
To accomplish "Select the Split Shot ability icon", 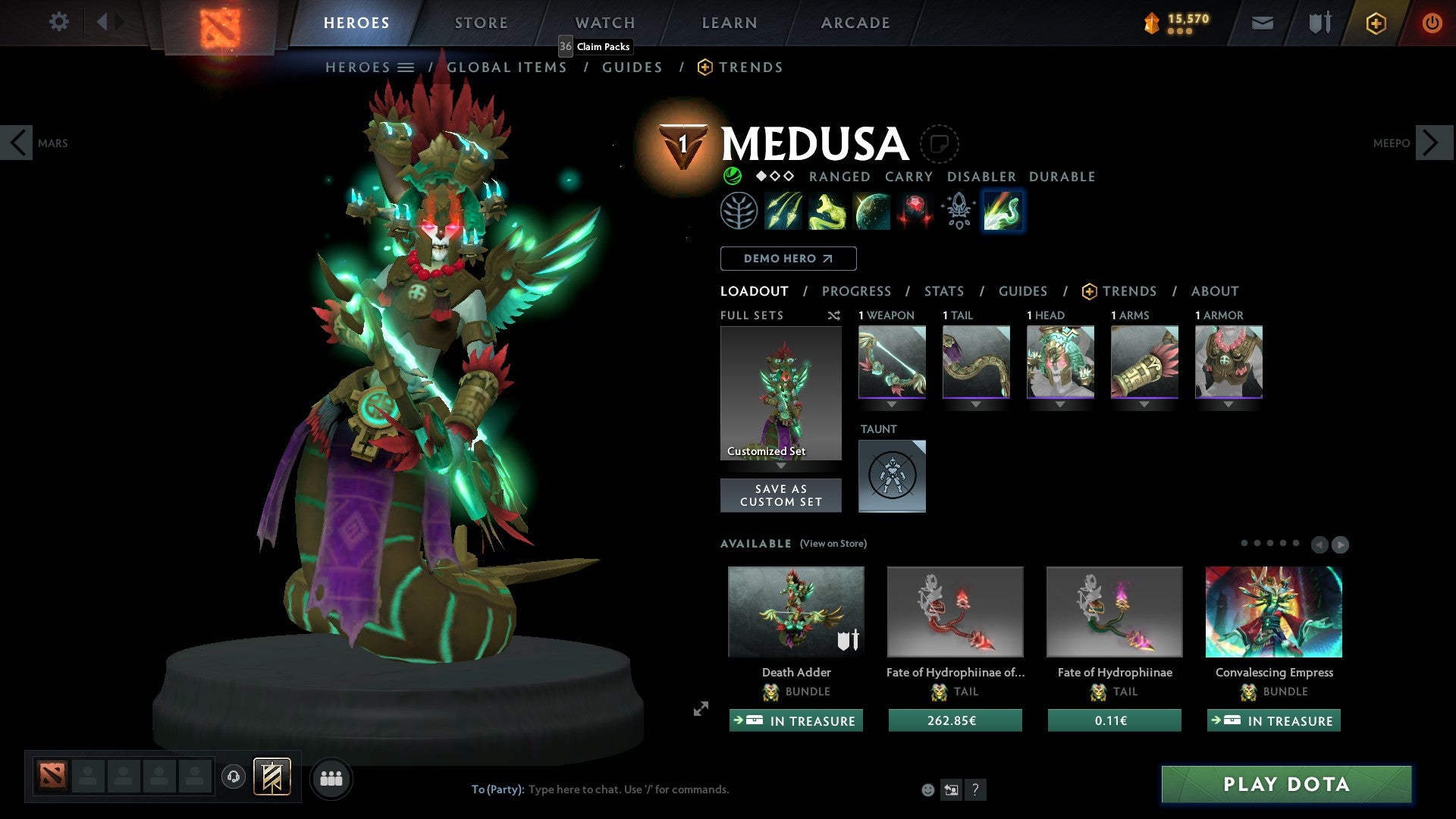I will (782, 211).
